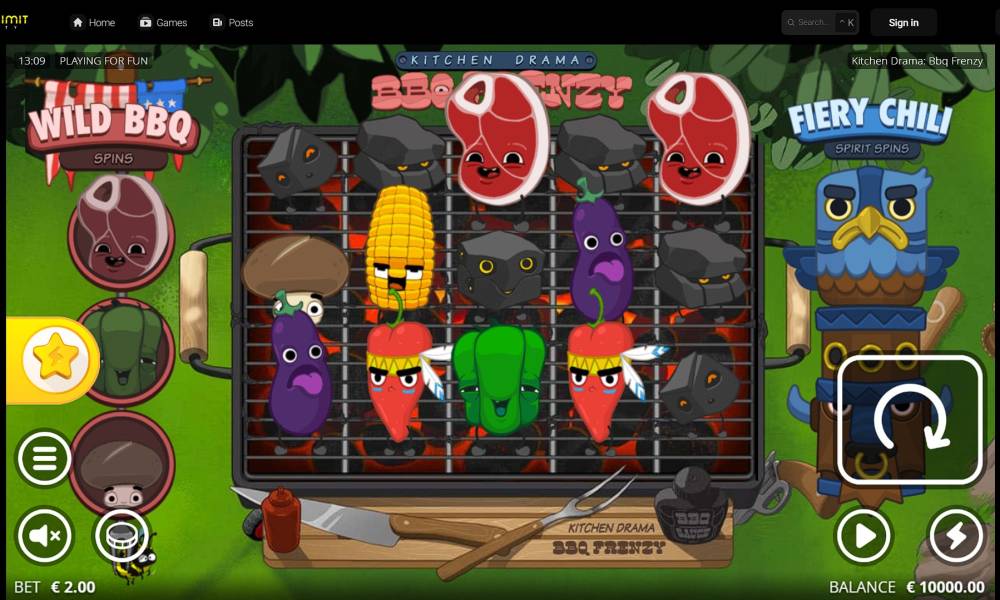
Task: Open the hamburger game menu
Action: (x=44, y=459)
